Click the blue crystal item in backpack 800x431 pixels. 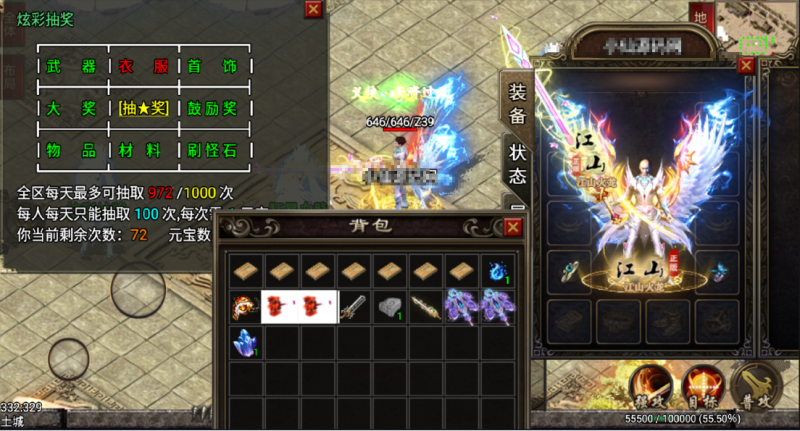(x=245, y=342)
